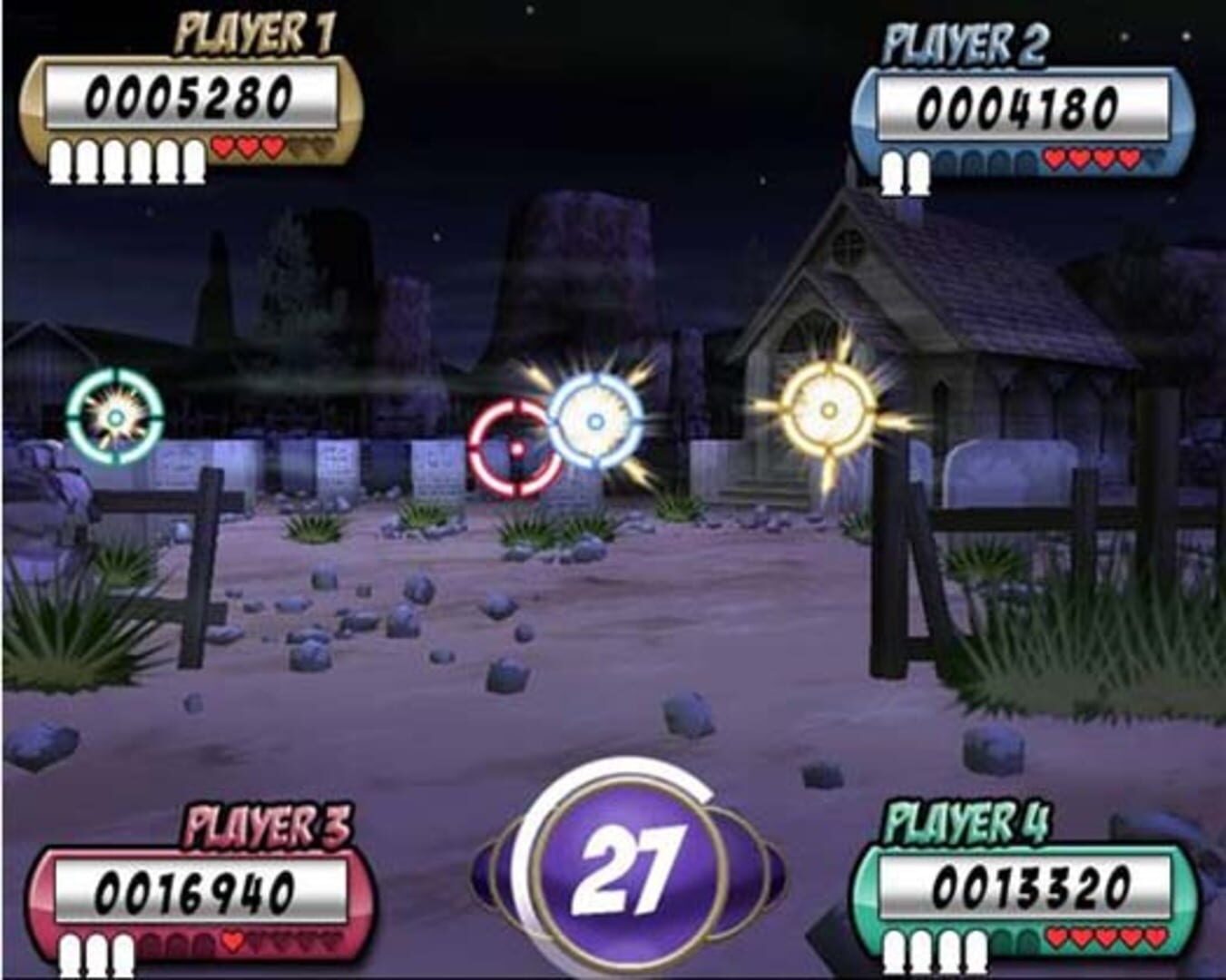Click Player 1's score display field

[x=193, y=97]
